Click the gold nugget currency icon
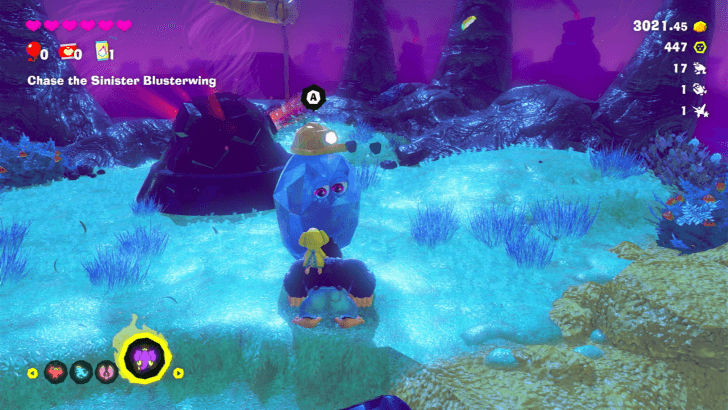The height and width of the screenshot is (410, 728). (699, 26)
